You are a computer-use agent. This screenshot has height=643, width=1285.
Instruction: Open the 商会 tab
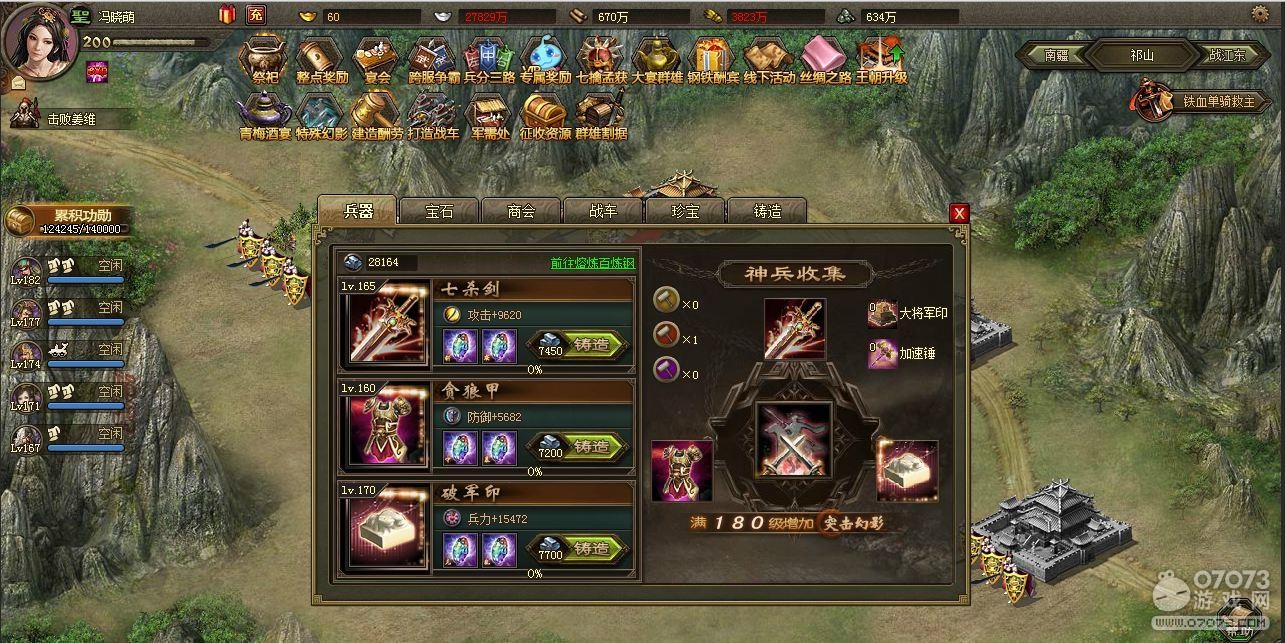point(521,211)
